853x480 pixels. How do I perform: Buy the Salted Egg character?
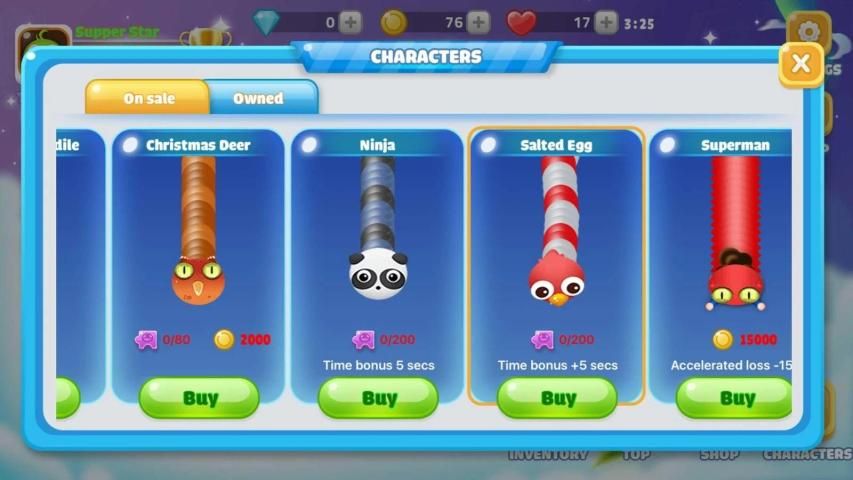pyautogui.click(x=557, y=398)
